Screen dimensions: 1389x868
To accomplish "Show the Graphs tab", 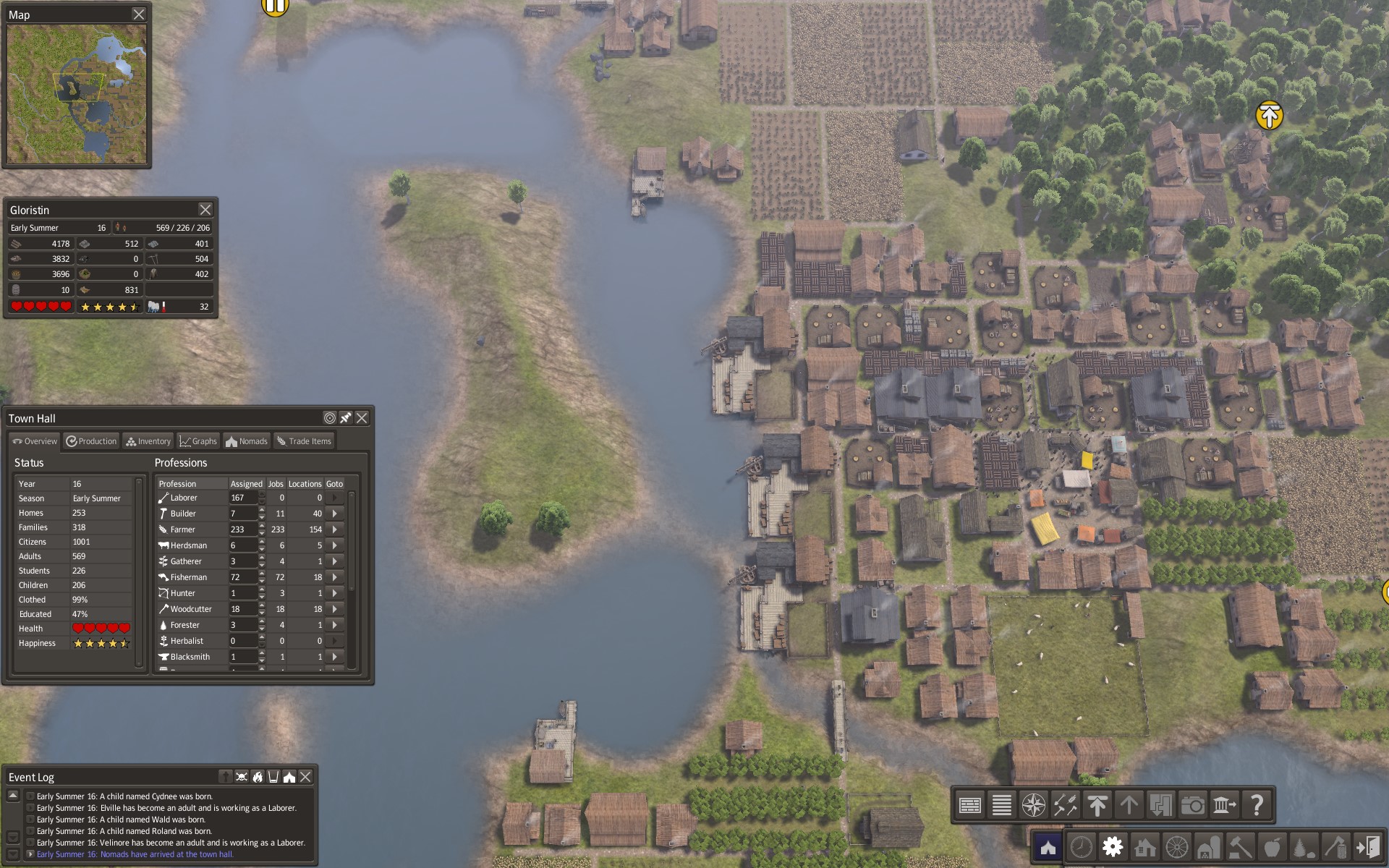I will click(198, 441).
